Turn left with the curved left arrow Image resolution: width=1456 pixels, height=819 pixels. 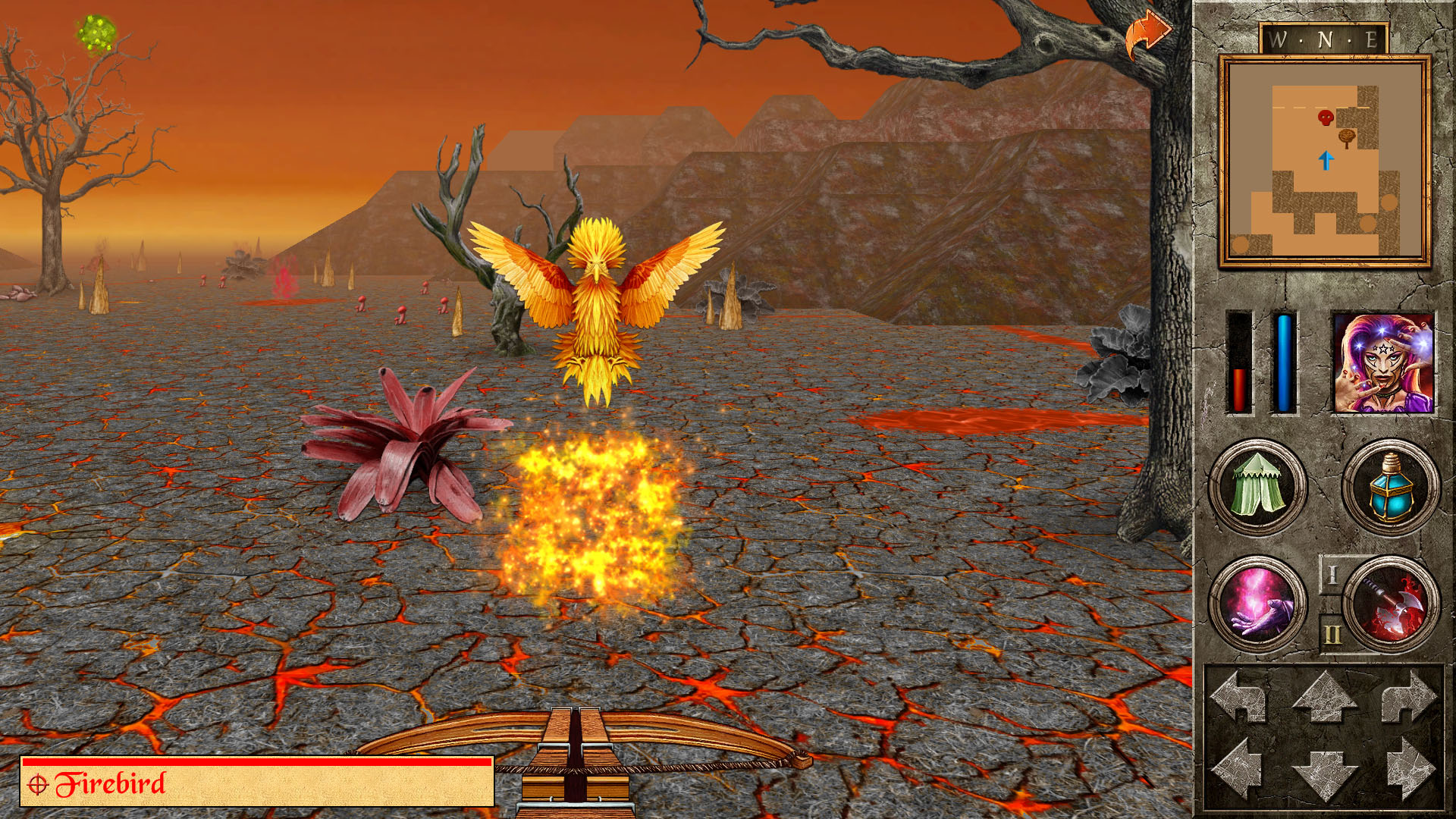(x=1239, y=697)
